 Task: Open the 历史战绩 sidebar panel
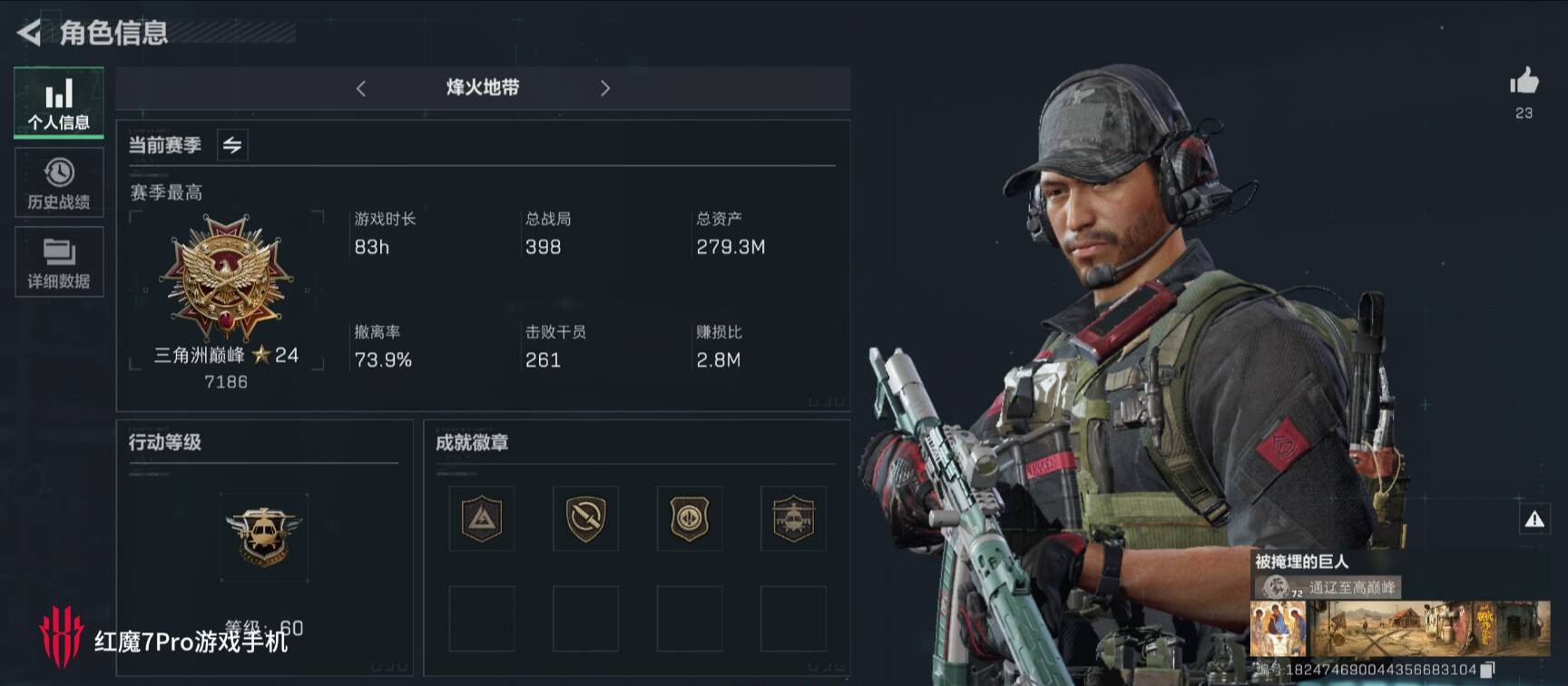click(x=58, y=182)
